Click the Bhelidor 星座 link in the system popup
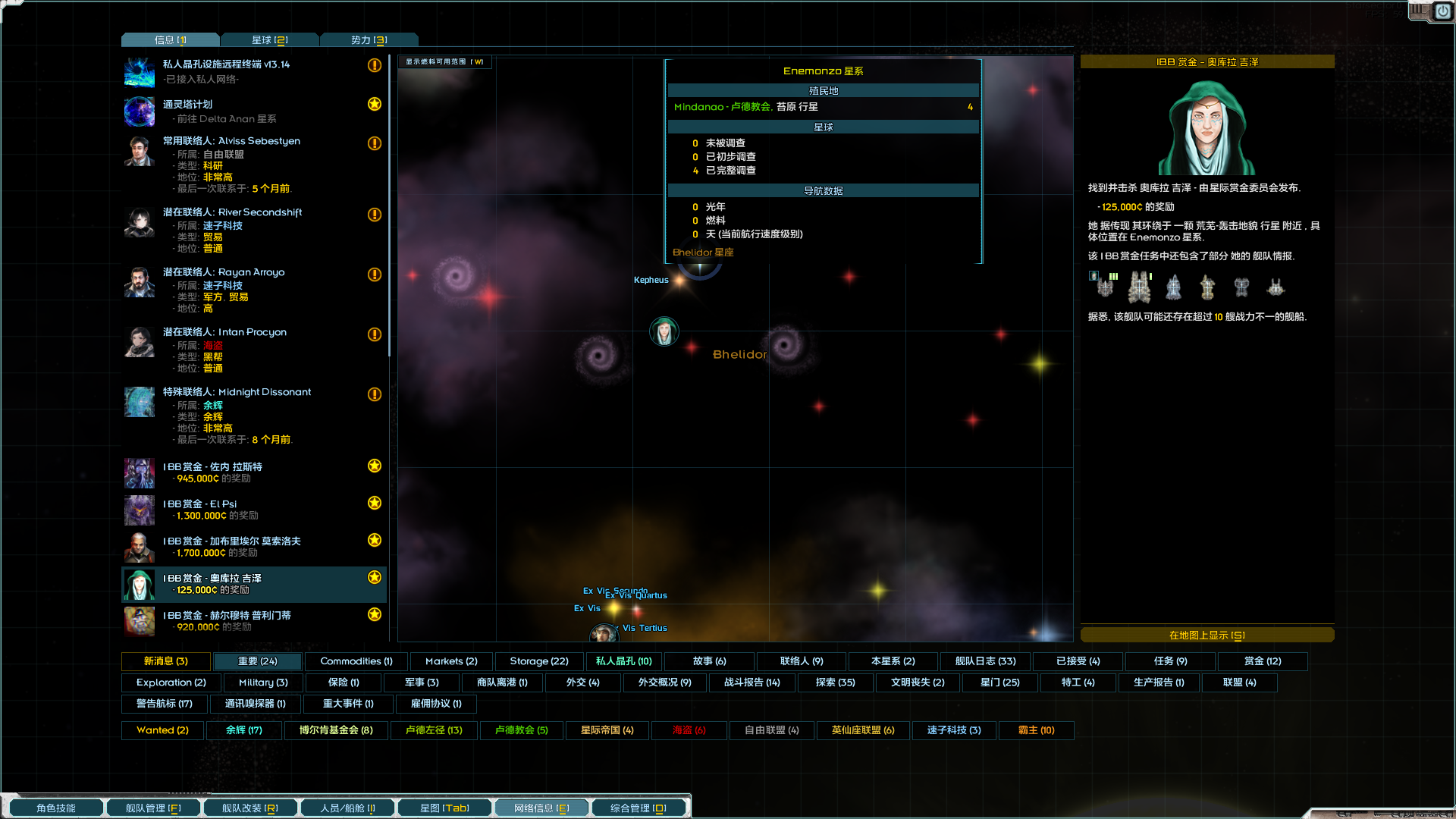The height and width of the screenshot is (819, 1456). tap(704, 252)
